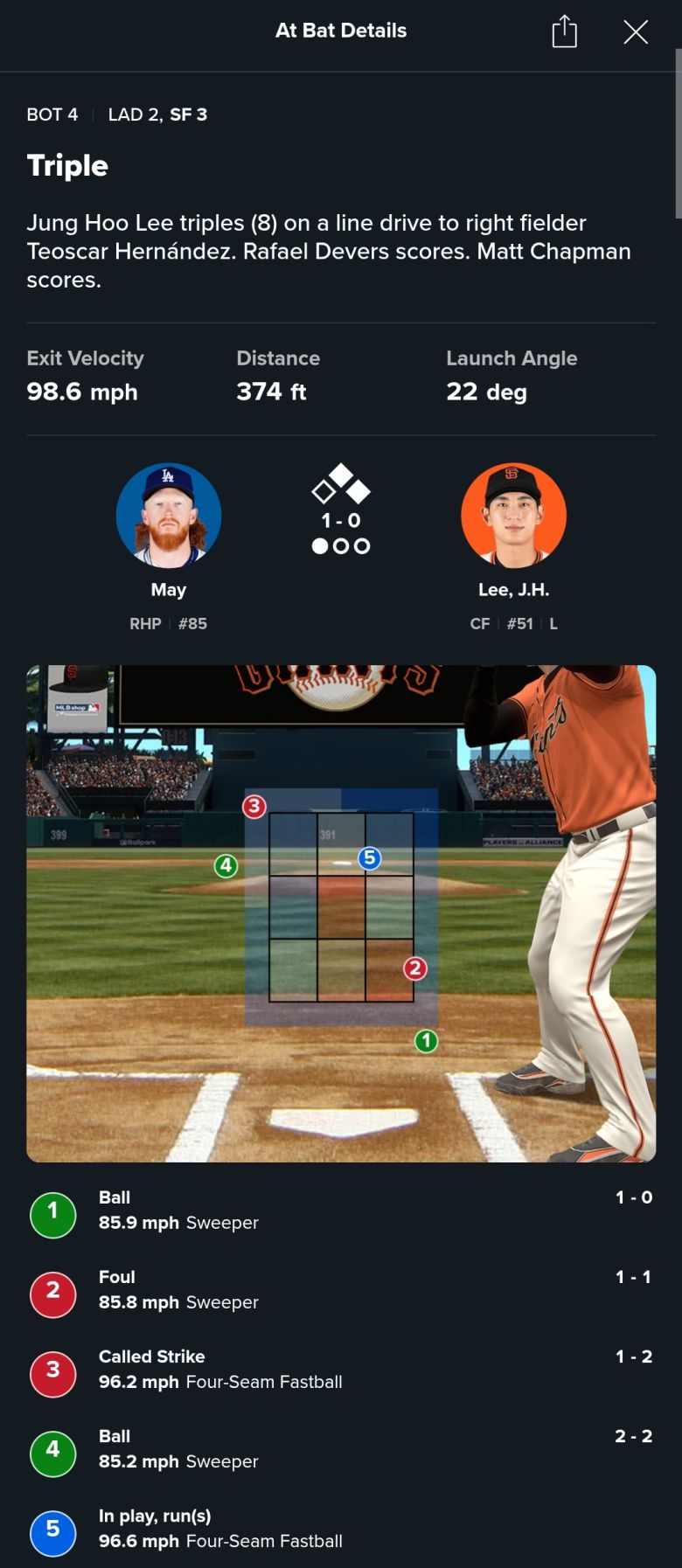This screenshot has height=1568, width=682.
Task: Choose the 85.9 mph Sweeper ball row
Action: [341, 1211]
